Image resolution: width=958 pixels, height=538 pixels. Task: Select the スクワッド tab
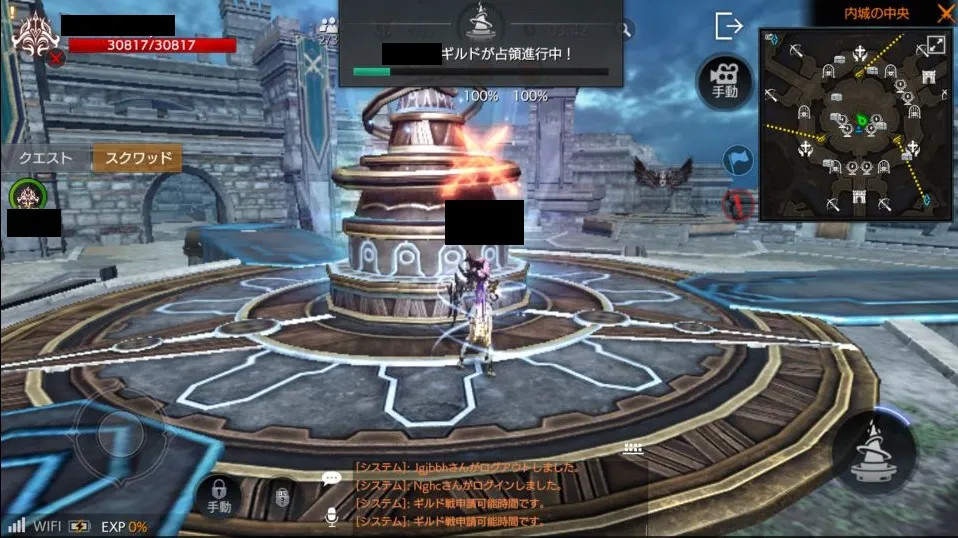point(137,158)
